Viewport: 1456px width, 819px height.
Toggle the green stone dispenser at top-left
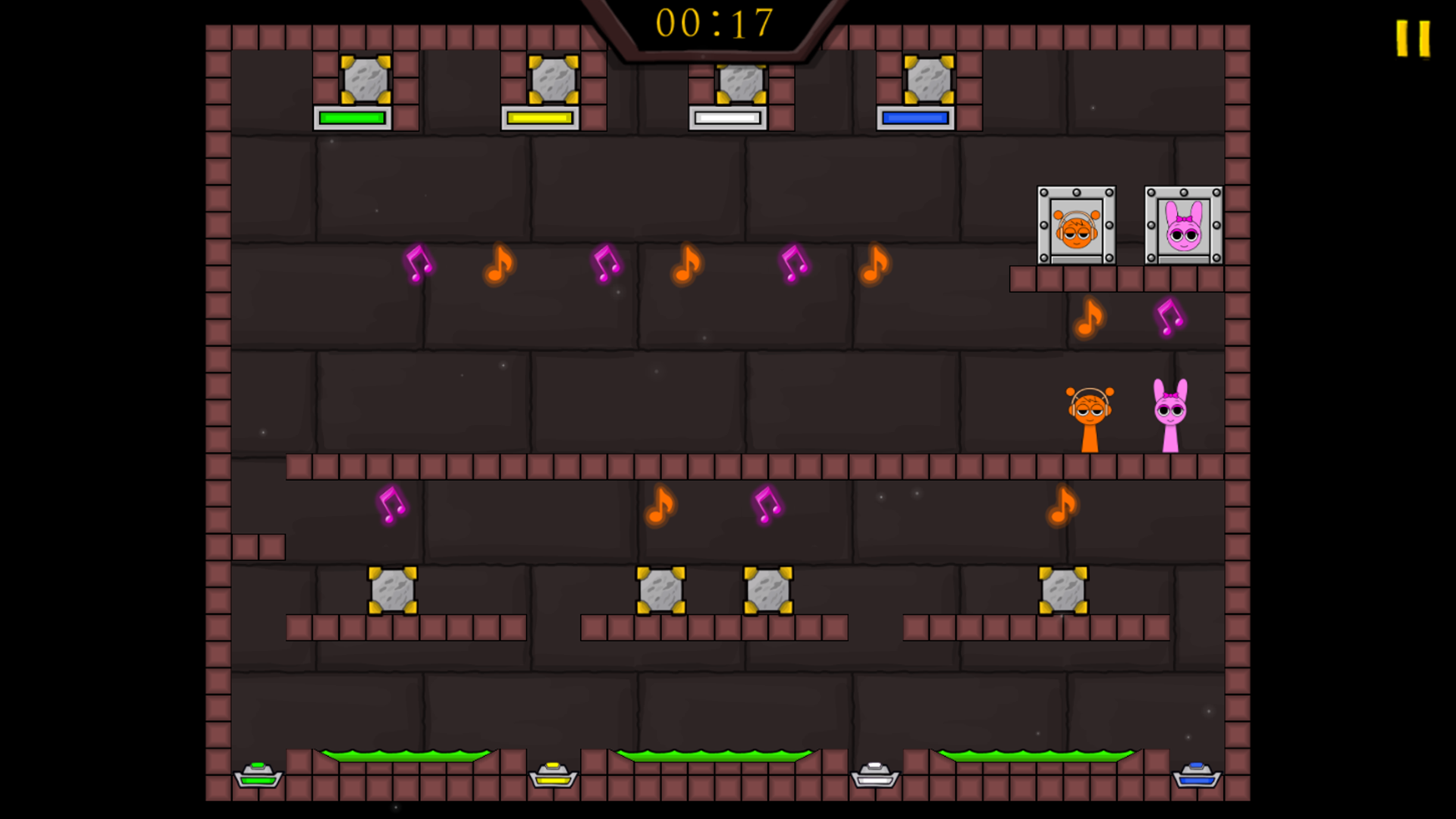coord(366,80)
